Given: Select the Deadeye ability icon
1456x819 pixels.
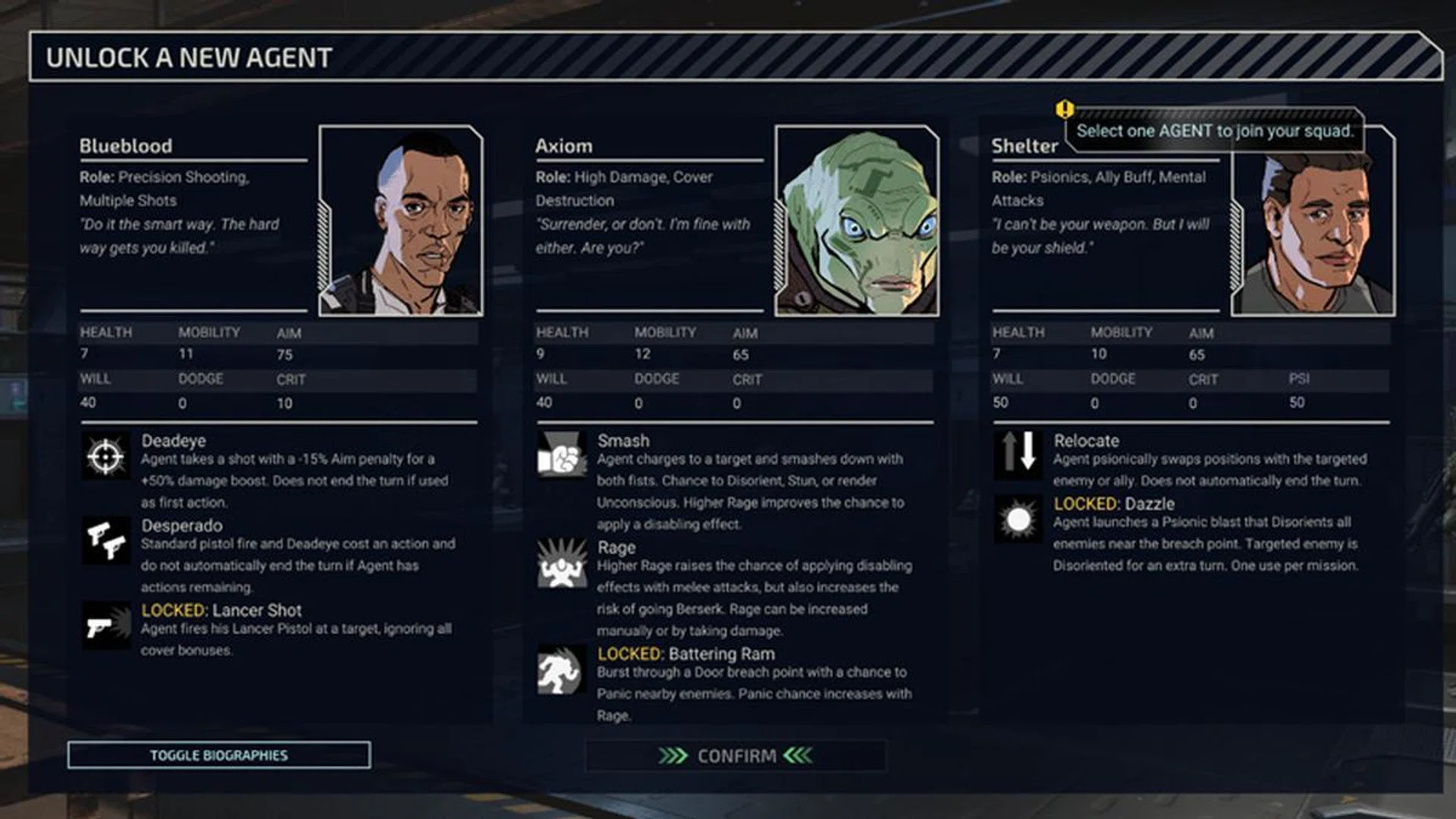Looking at the screenshot, I should click(x=107, y=456).
